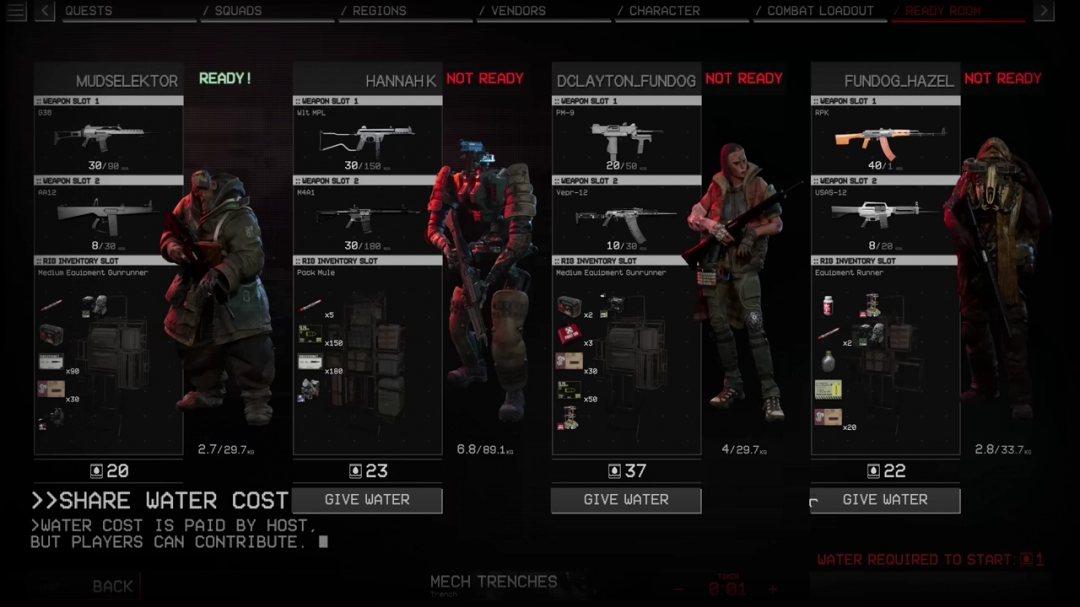Give water to Hannah K
This screenshot has height=607, width=1080.
click(367, 500)
